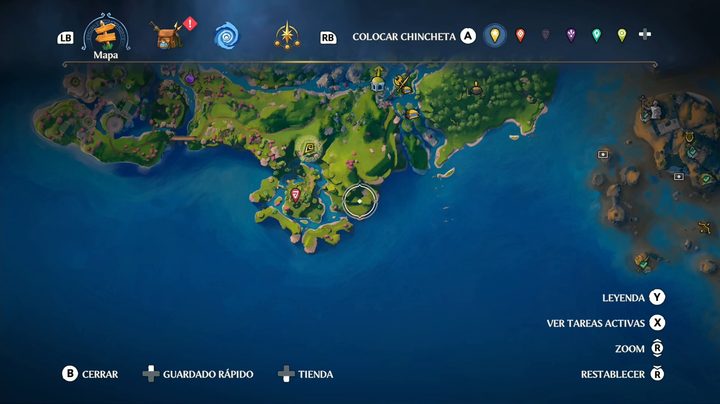Choose the teal map pin
The image size is (720, 404).
click(597, 36)
